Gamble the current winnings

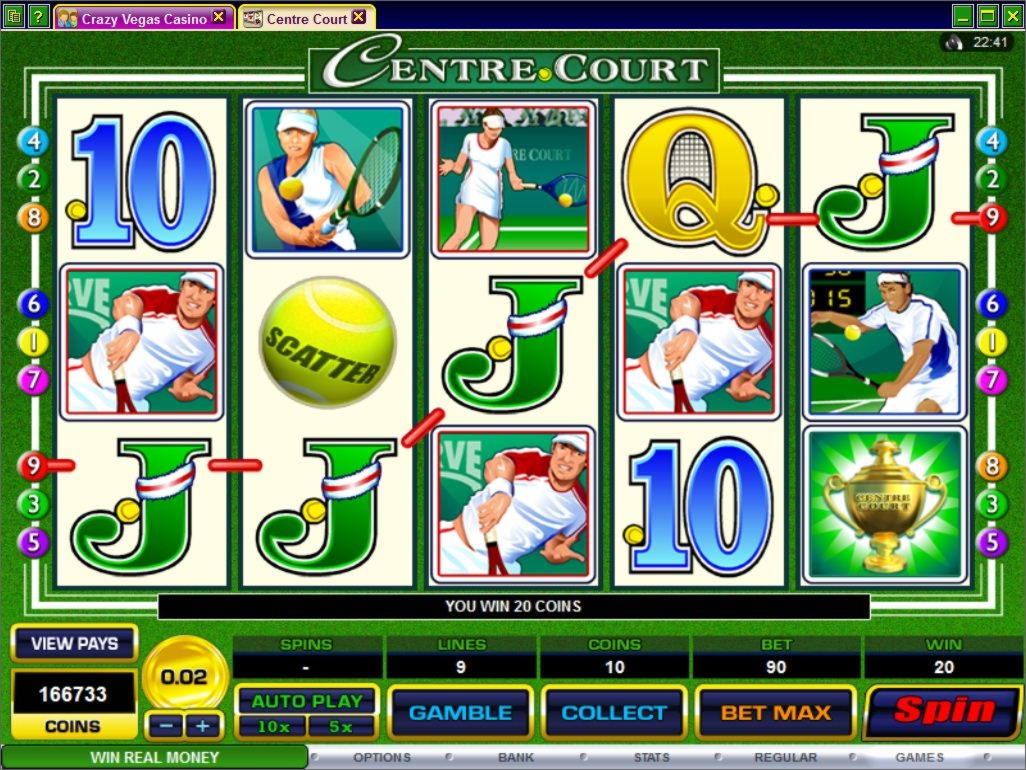460,713
